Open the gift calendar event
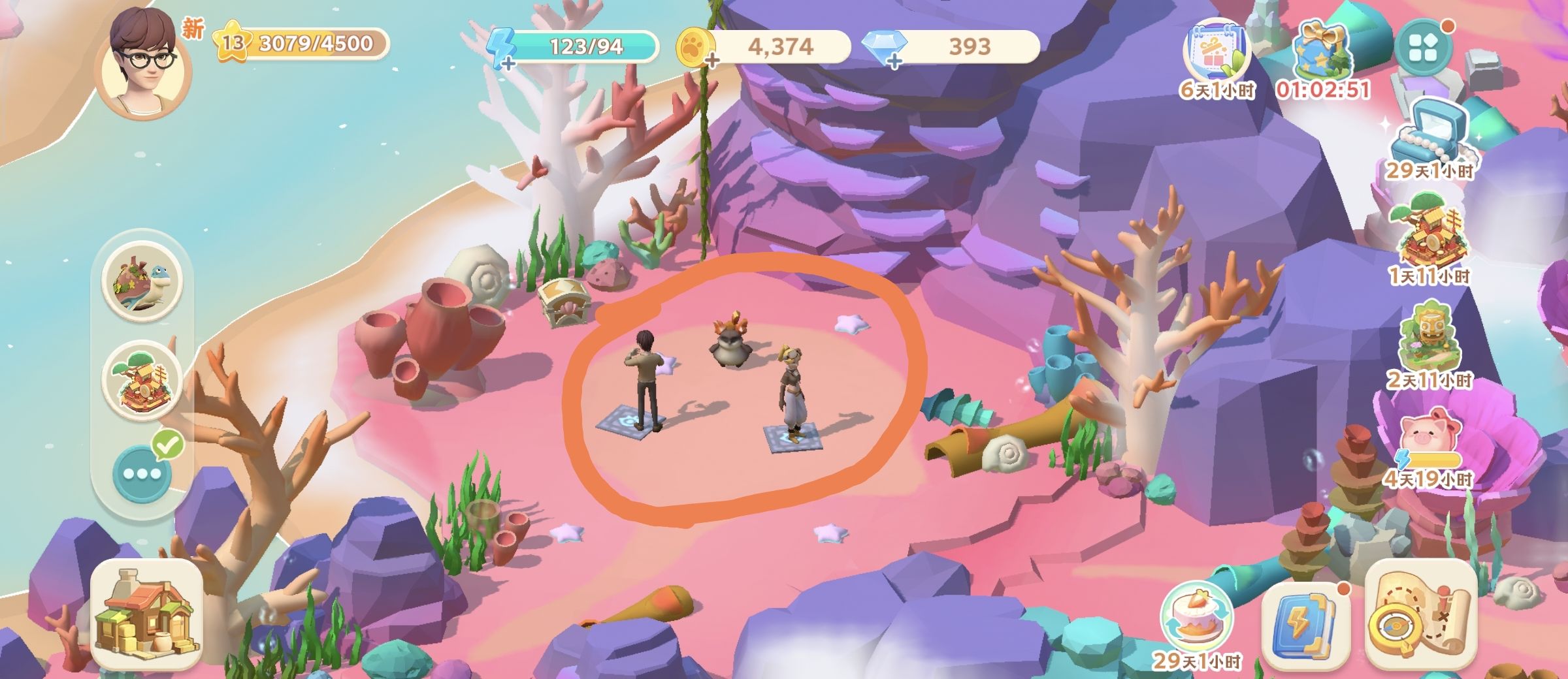The image size is (1568, 679). (x=1217, y=54)
